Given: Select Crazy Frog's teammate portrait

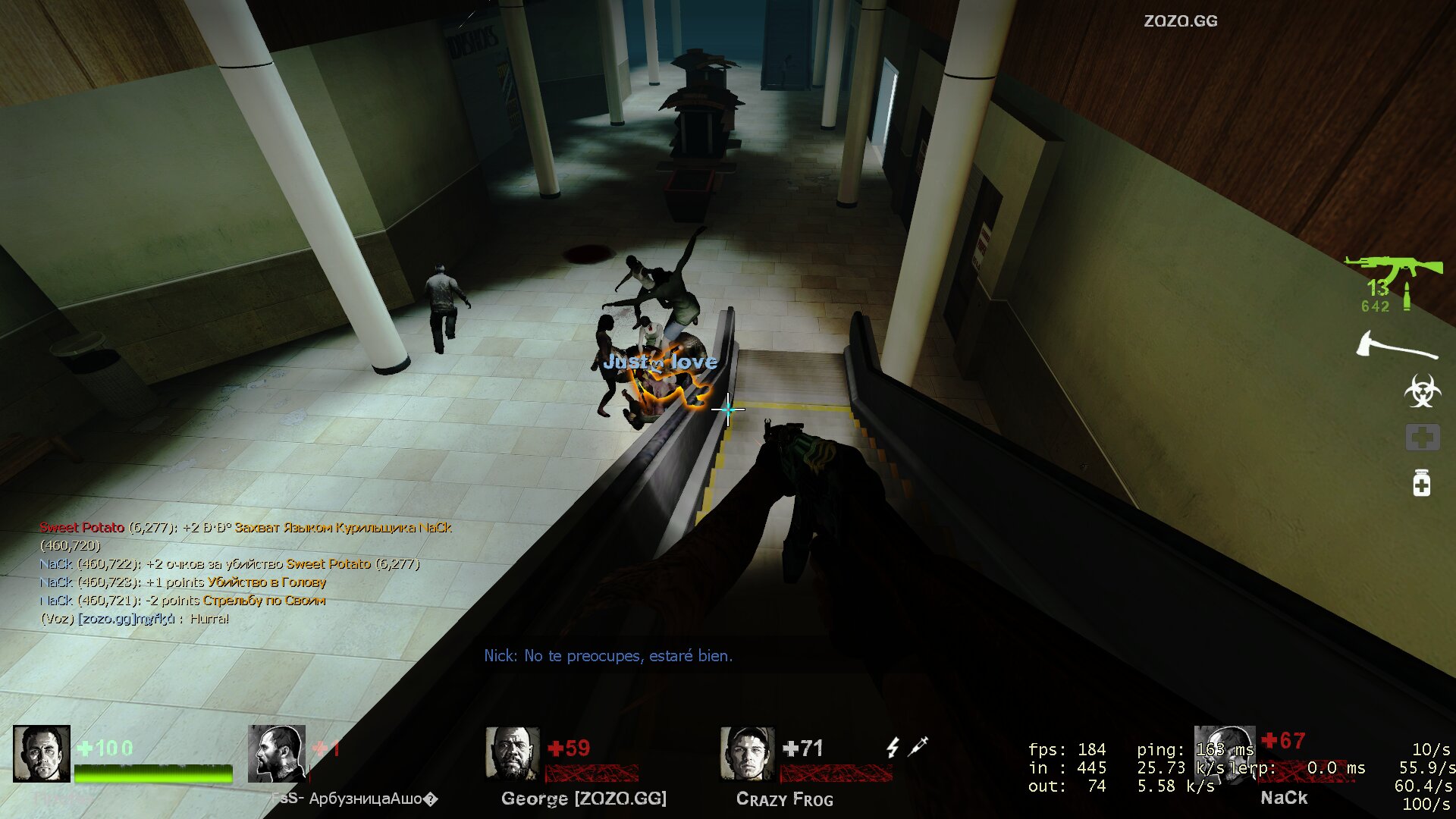Looking at the screenshot, I should tap(747, 754).
